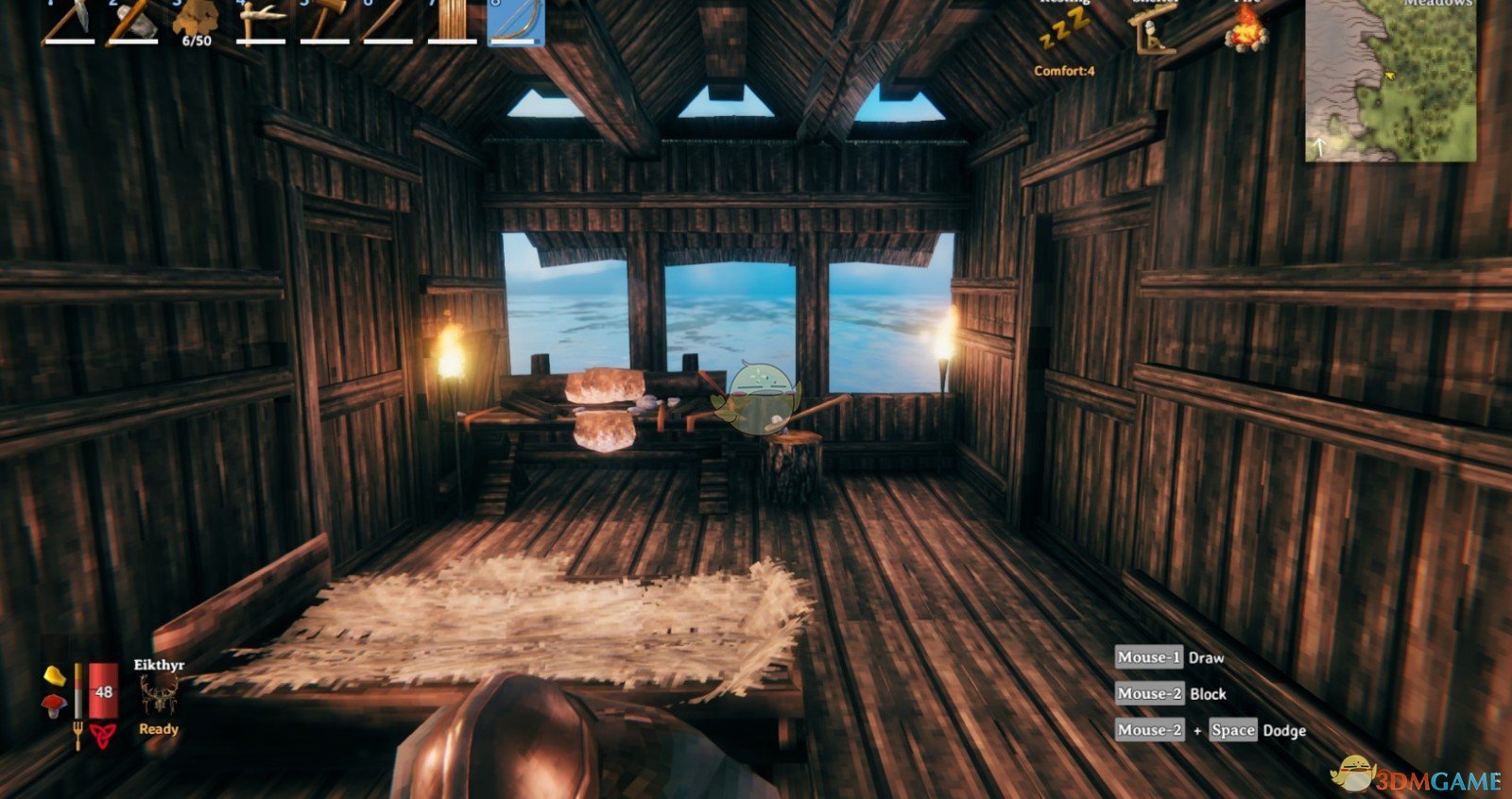Viewport: 1512px width, 799px height.
Task: Click the north arrow on the minimap
Action: [x=1321, y=146]
